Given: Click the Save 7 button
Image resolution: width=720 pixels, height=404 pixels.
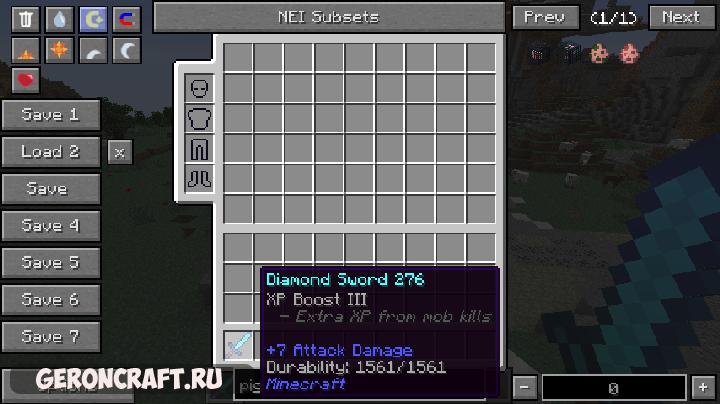Looking at the screenshot, I should click(x=50, y=337).
